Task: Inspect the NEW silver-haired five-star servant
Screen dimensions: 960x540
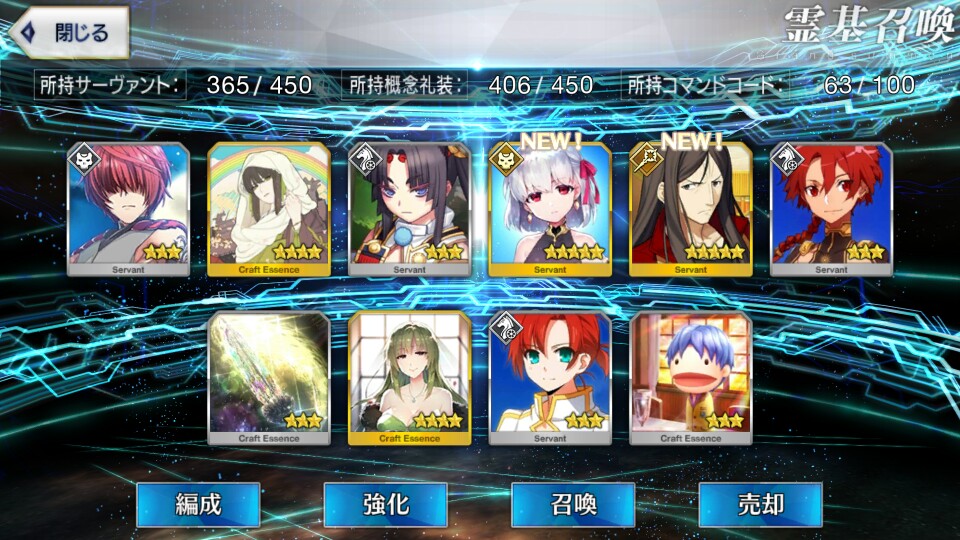Action: pos(550,208)
